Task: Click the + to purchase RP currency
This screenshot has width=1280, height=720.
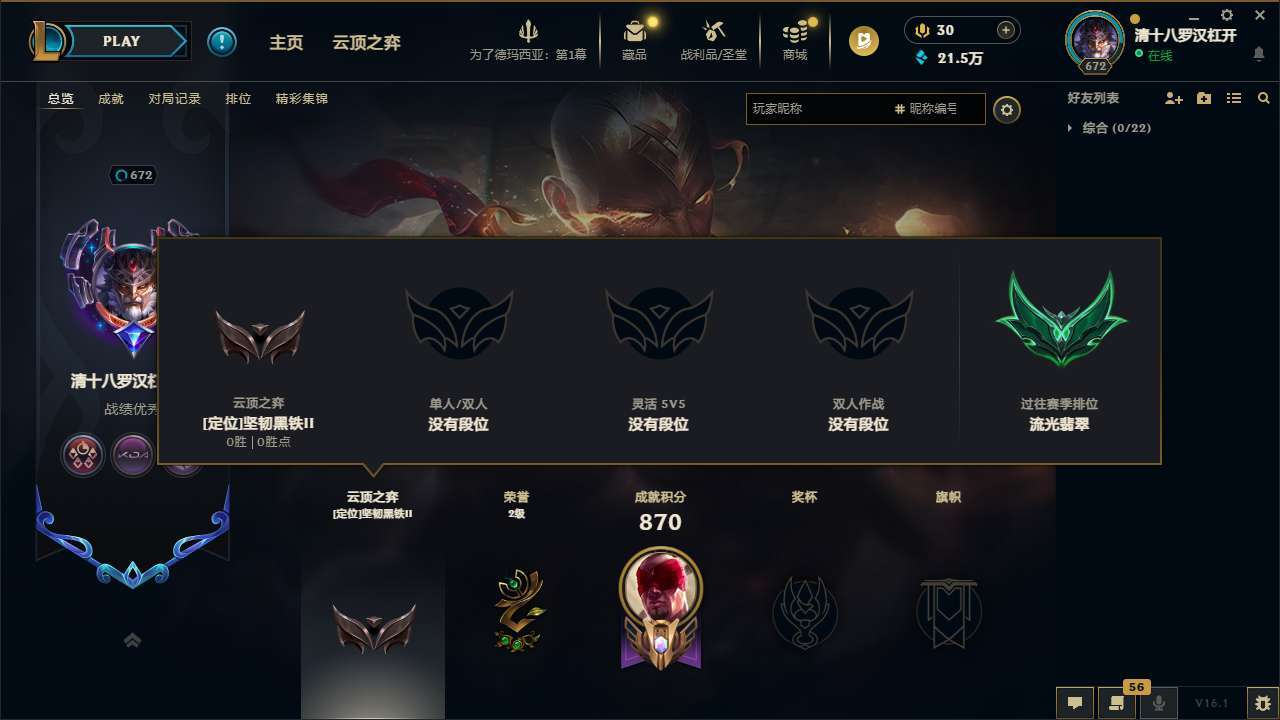Action: tap(1005, 29)
